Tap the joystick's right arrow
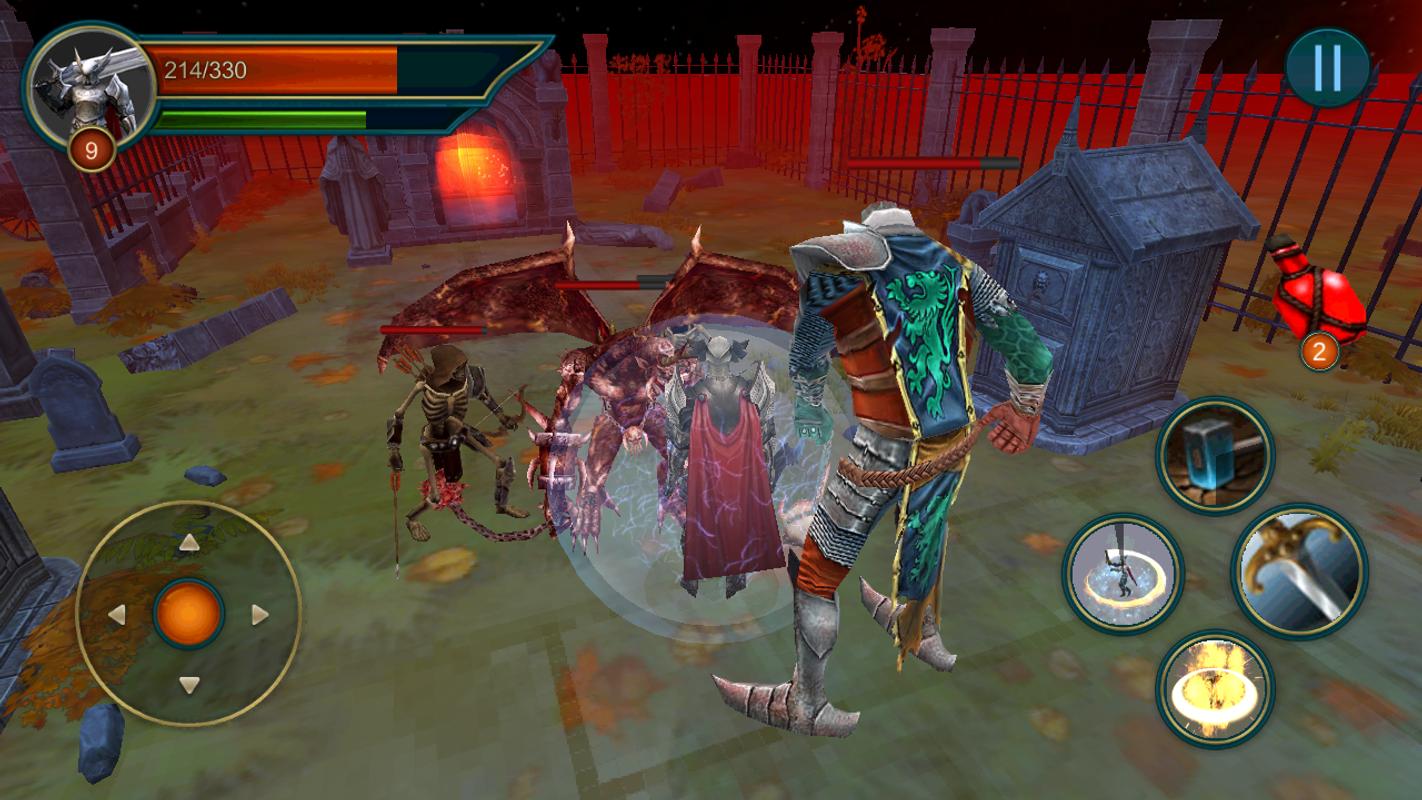The height and width of the screenshot is (800, 1422). click(x=260, y=614)
